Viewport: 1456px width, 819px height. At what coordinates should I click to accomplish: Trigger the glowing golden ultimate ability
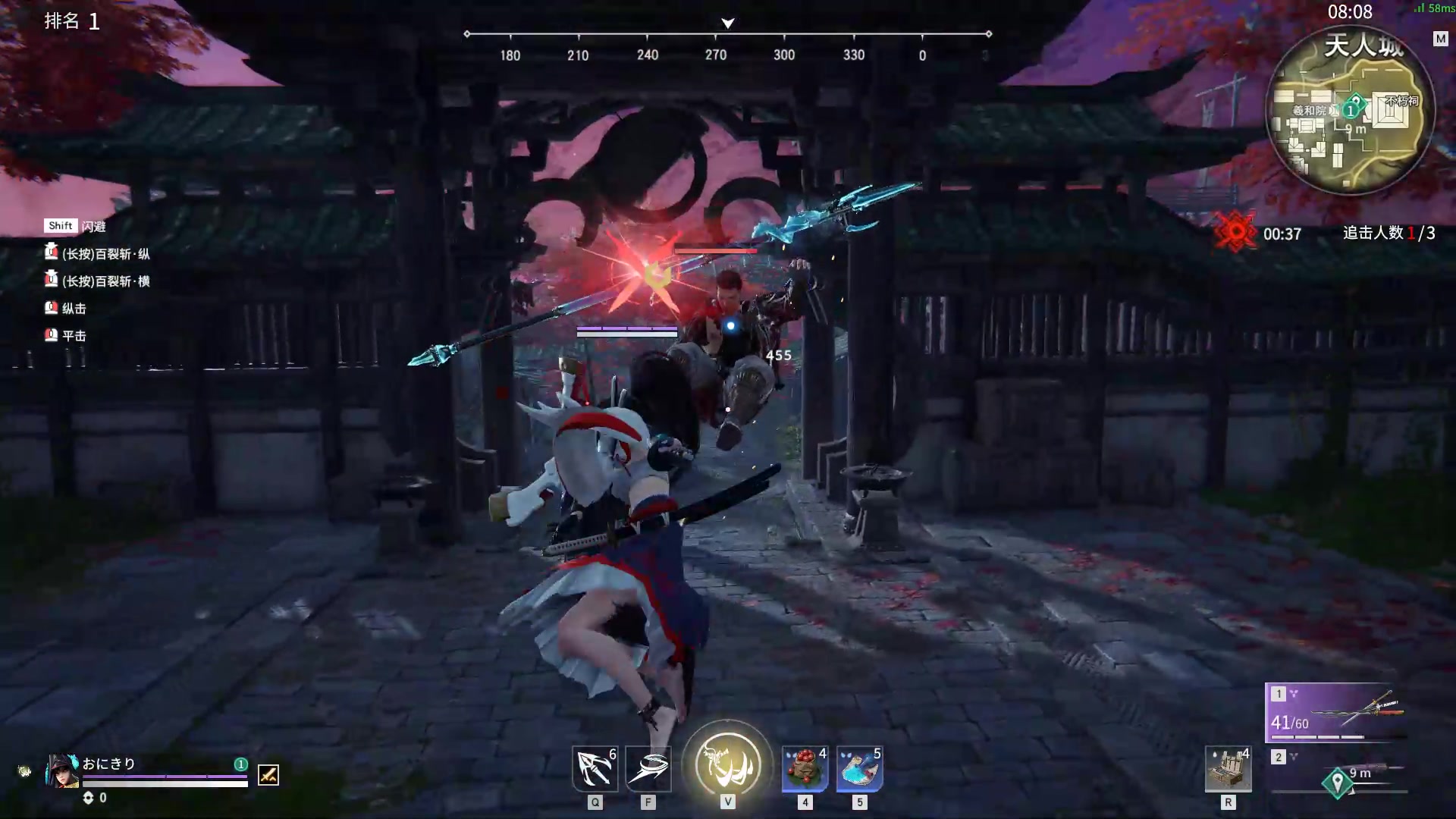pyautogui.click(x=728, y=764)
